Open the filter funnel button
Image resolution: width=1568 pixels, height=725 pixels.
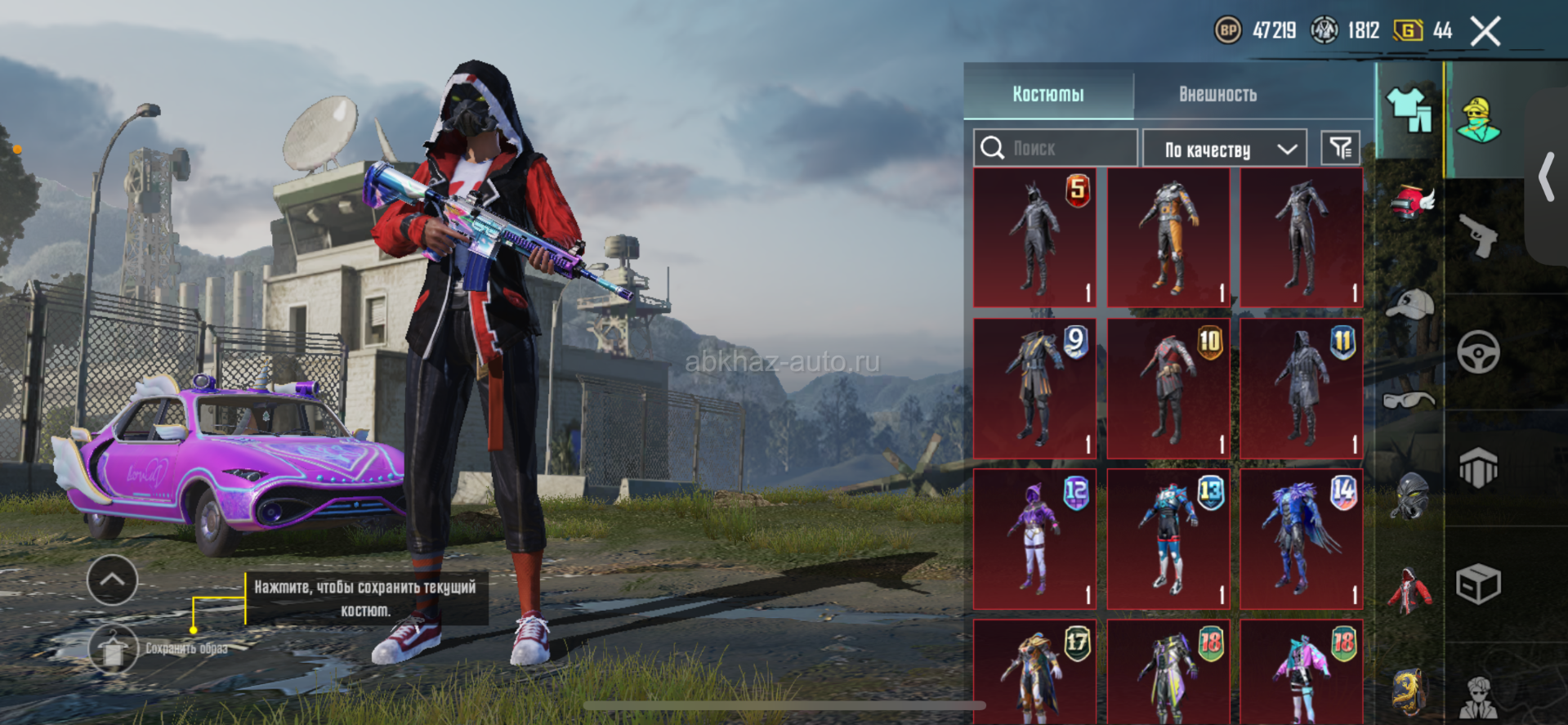[1340, 148]
